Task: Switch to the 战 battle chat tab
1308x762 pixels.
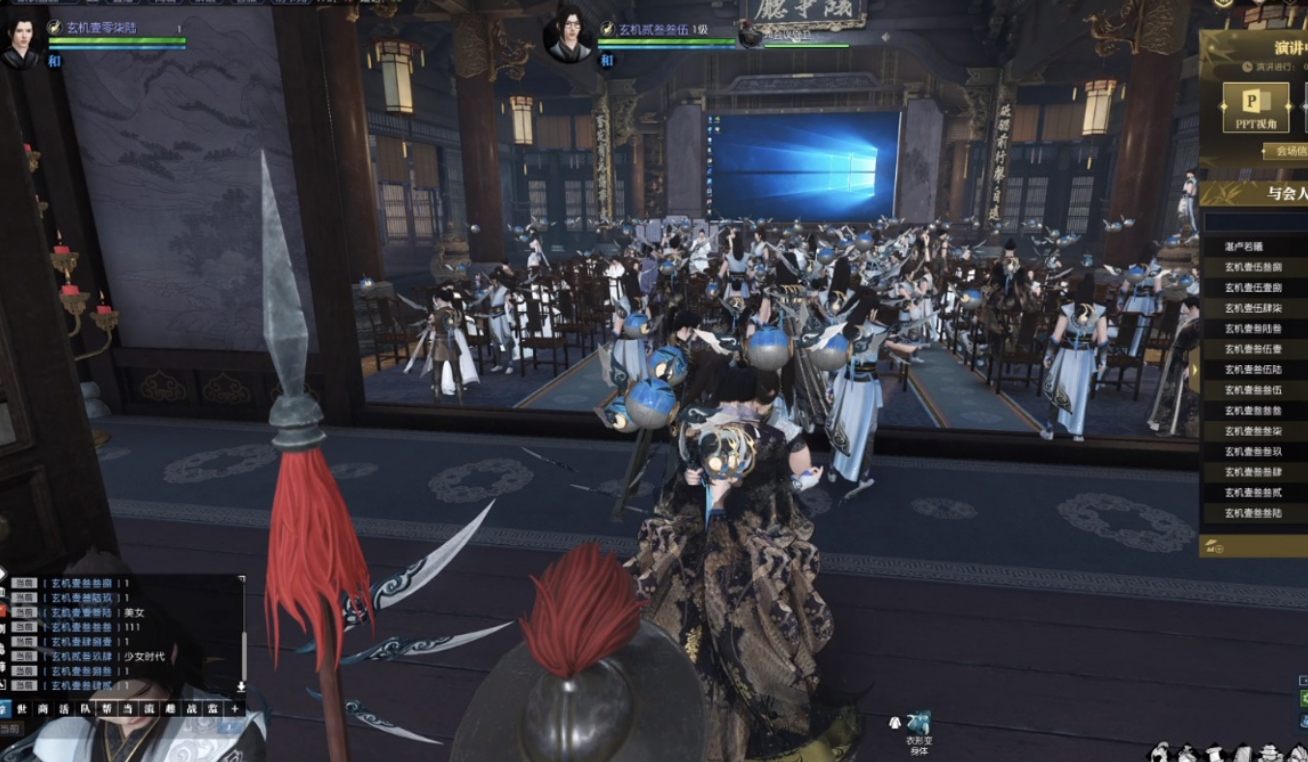Action: (190, 708)
